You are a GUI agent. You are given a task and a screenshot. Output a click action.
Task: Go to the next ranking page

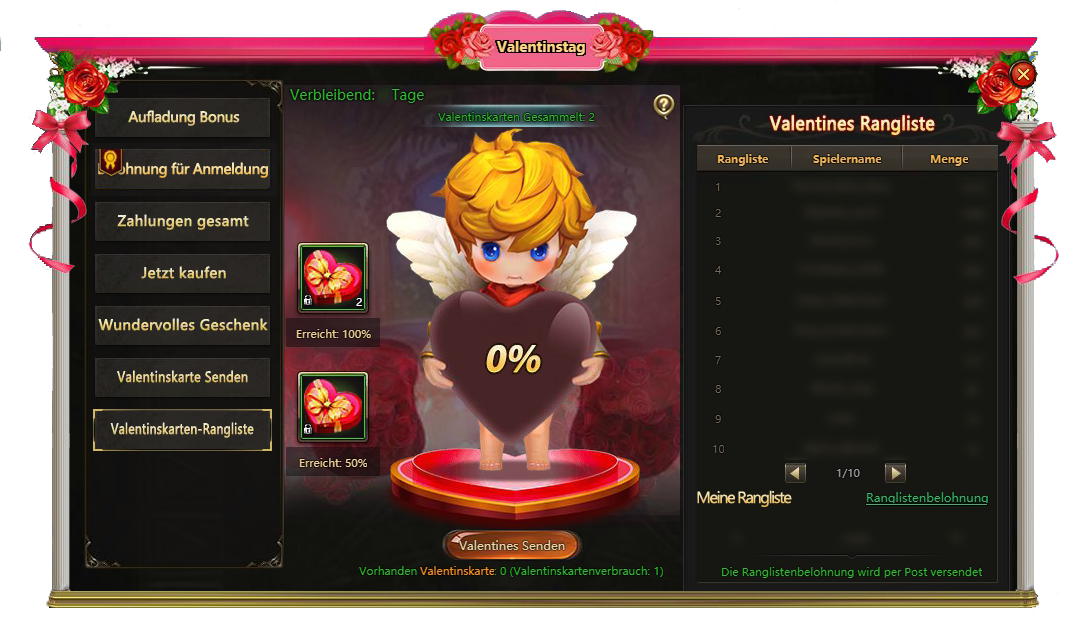(x=896, y=472)
